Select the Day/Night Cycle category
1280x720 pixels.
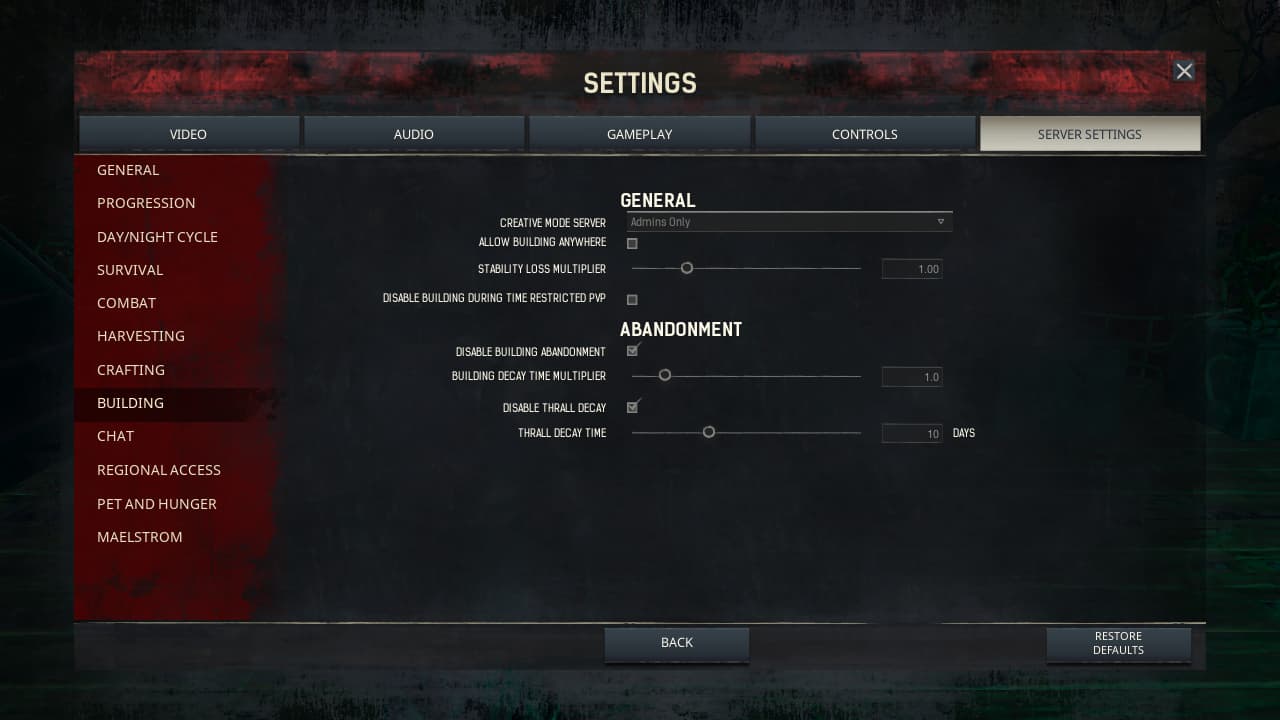pyautogui.click(x=157, y=236)
